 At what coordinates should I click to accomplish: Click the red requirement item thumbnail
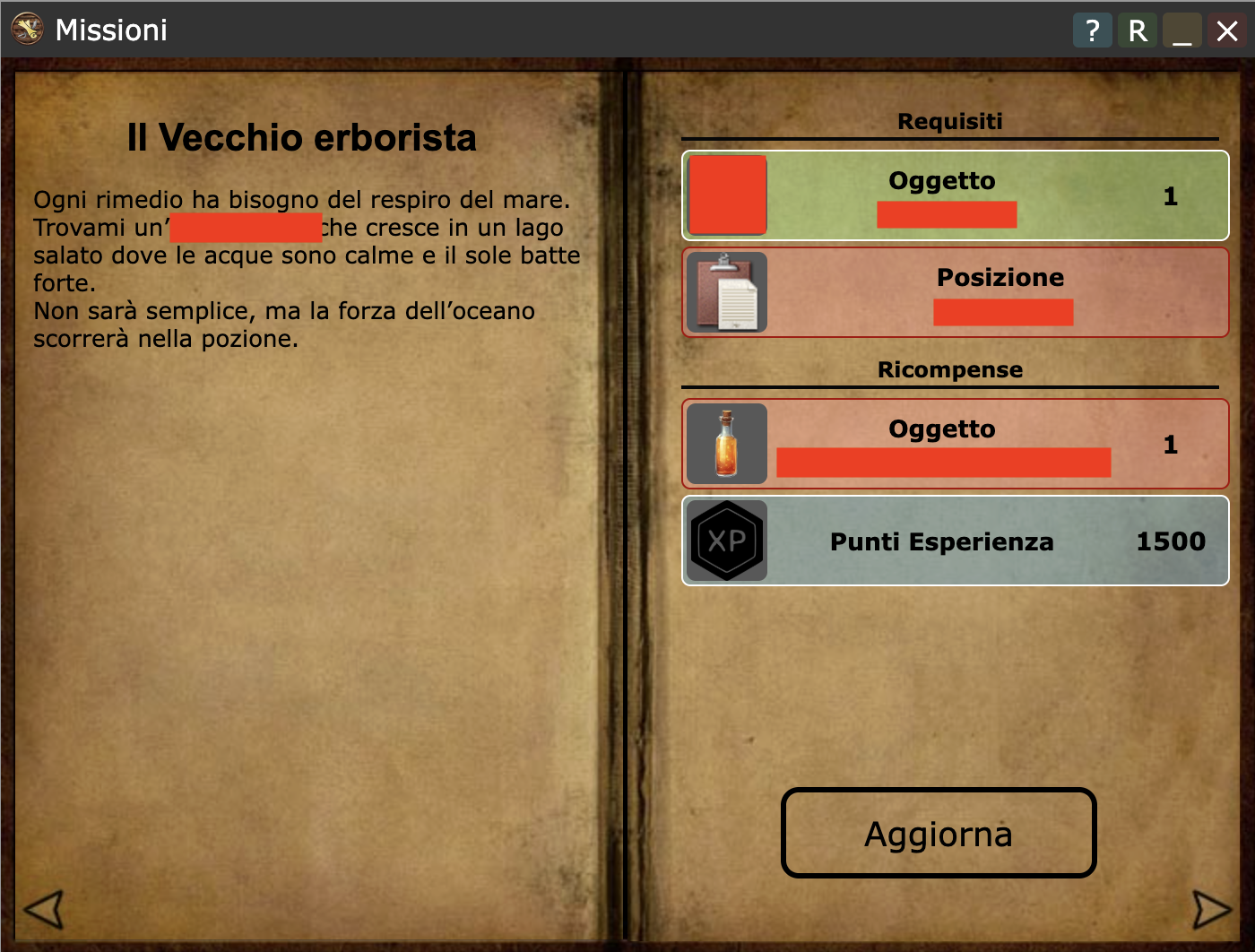tap(726, 195)
